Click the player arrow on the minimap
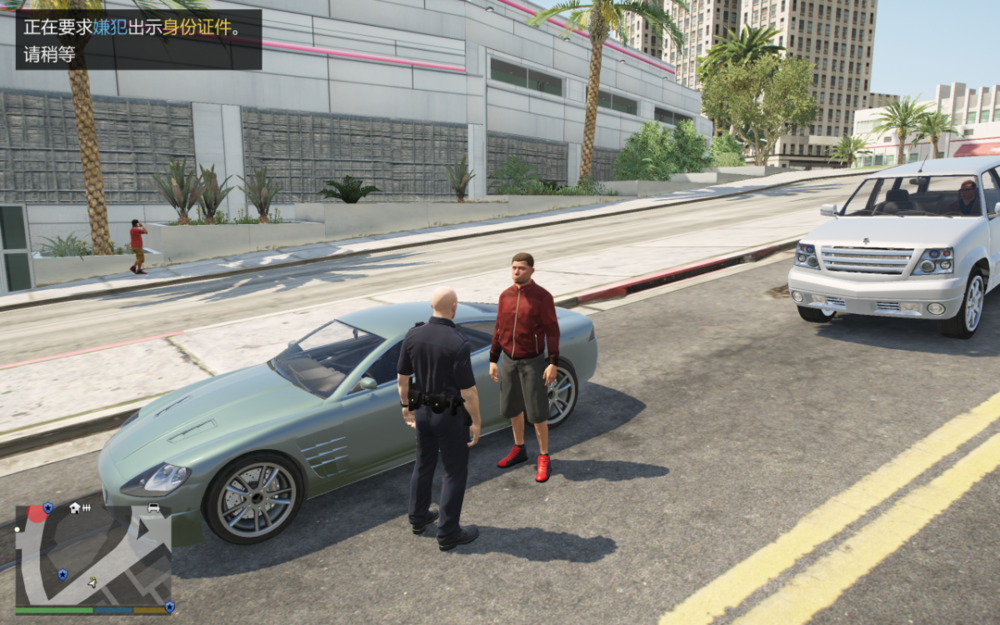The image size is (1000, 625). (x=92, y=581)
